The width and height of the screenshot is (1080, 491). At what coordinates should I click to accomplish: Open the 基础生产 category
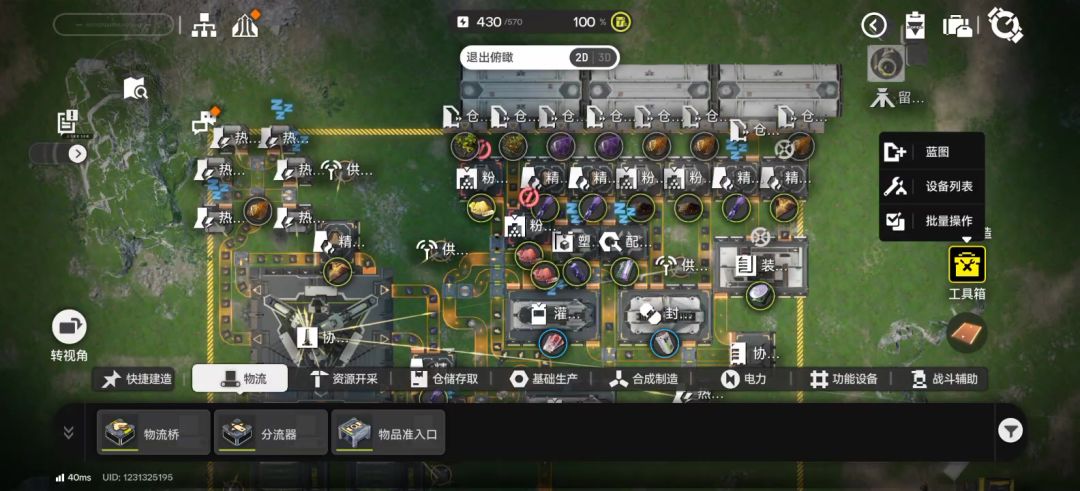544,379
